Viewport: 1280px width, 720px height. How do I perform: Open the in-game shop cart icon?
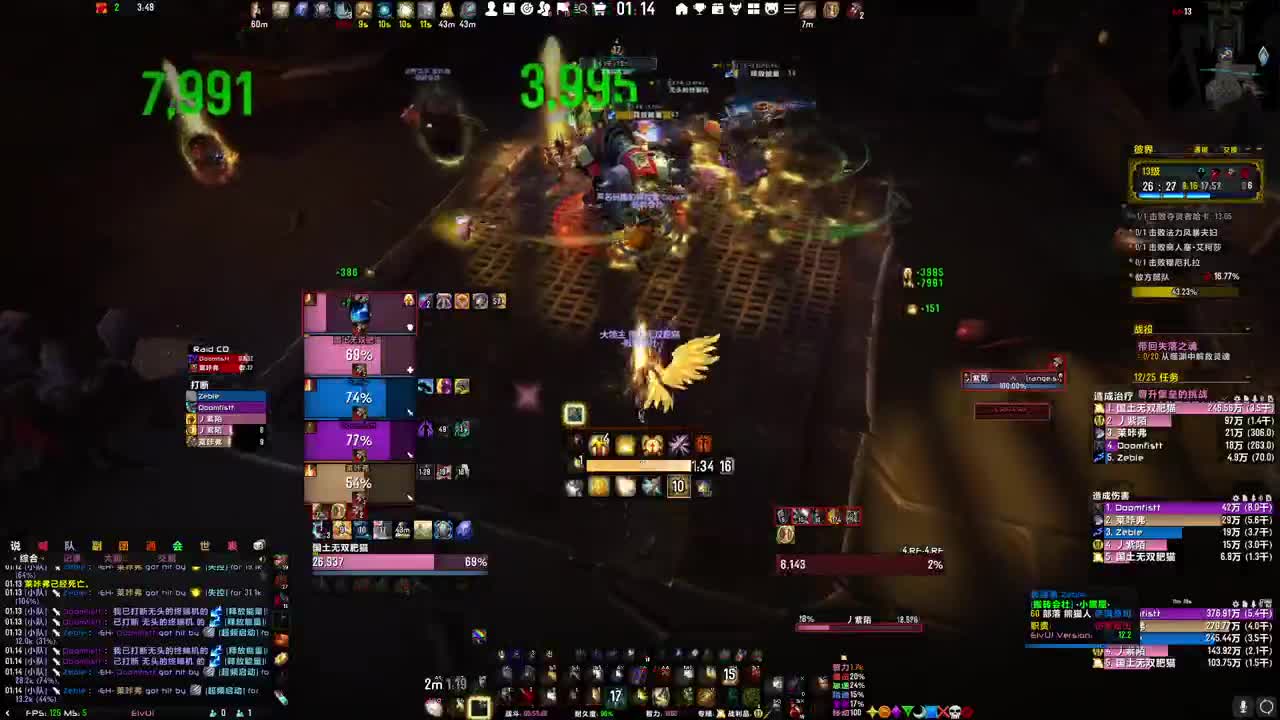[x=597, y=10]
